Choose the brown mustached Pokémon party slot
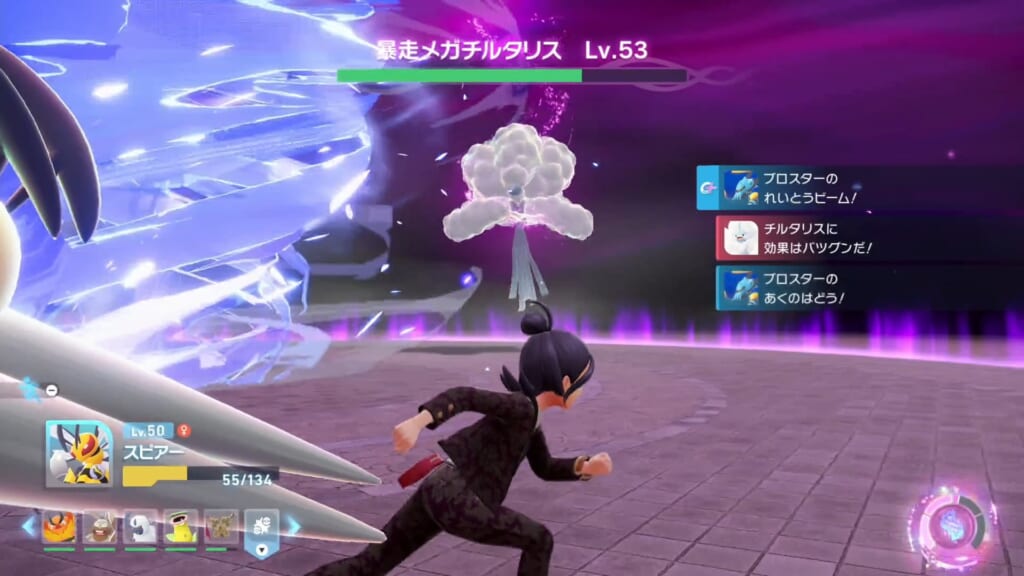 coord(99,527)
